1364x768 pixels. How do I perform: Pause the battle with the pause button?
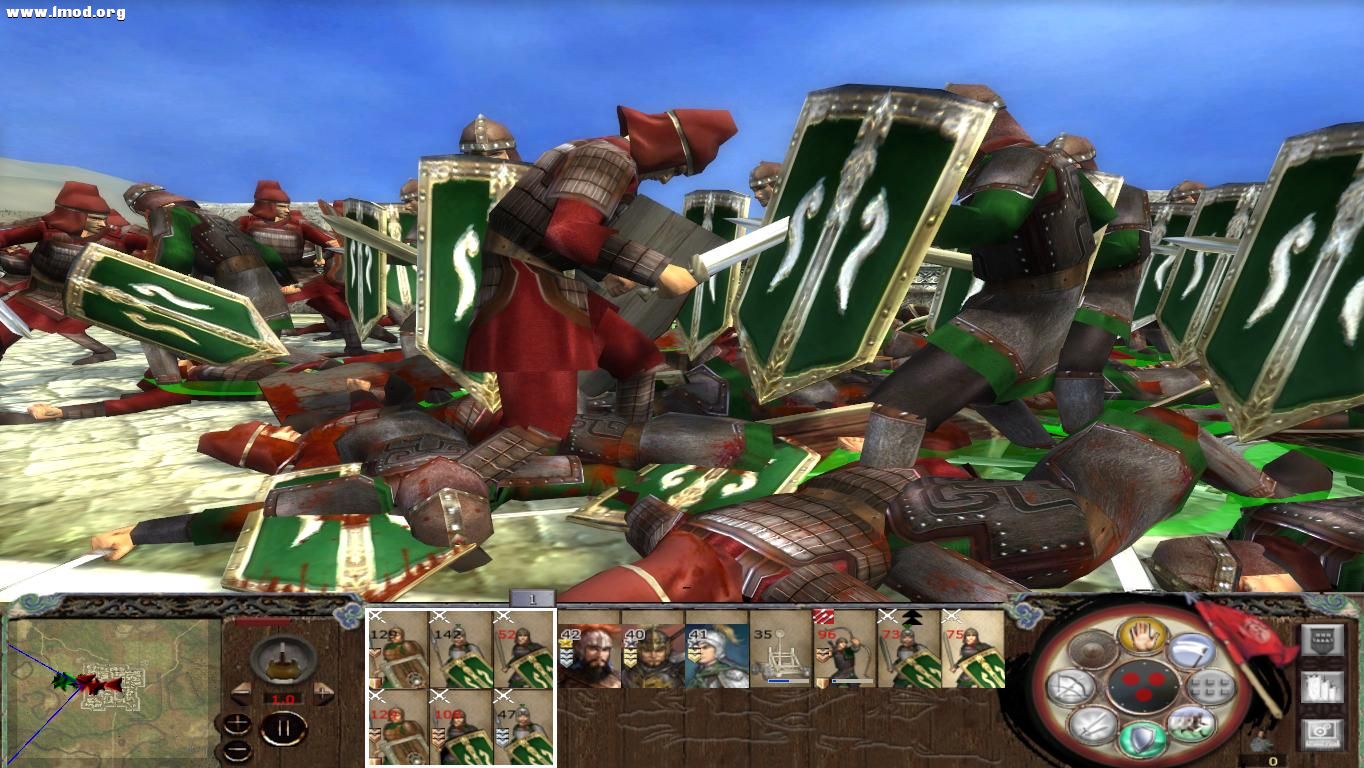point(282,728)
